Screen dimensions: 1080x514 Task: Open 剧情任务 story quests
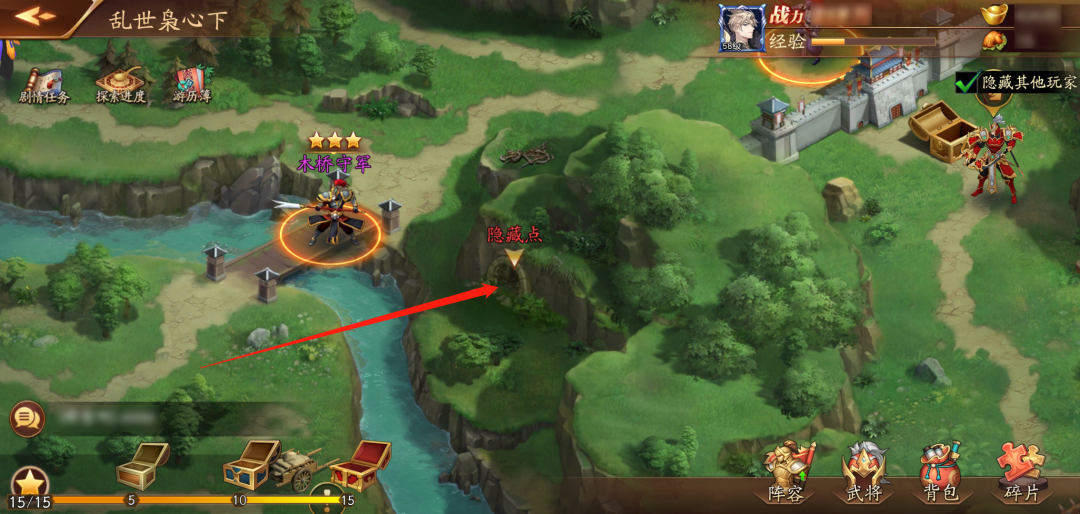(44, 84)
